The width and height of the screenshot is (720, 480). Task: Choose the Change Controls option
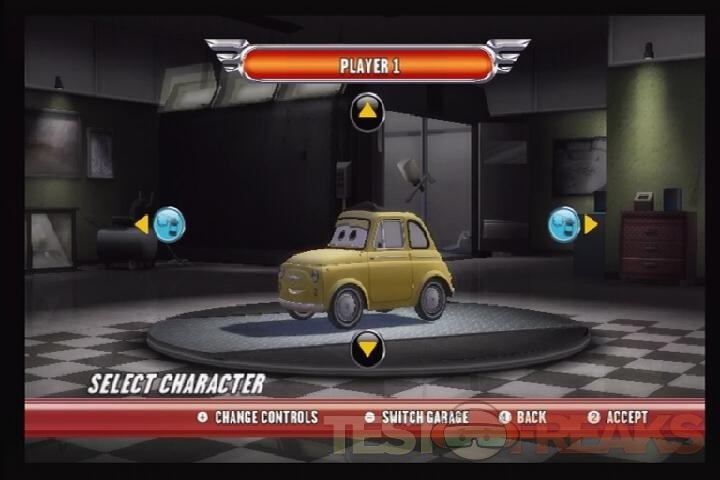point(258,417)
